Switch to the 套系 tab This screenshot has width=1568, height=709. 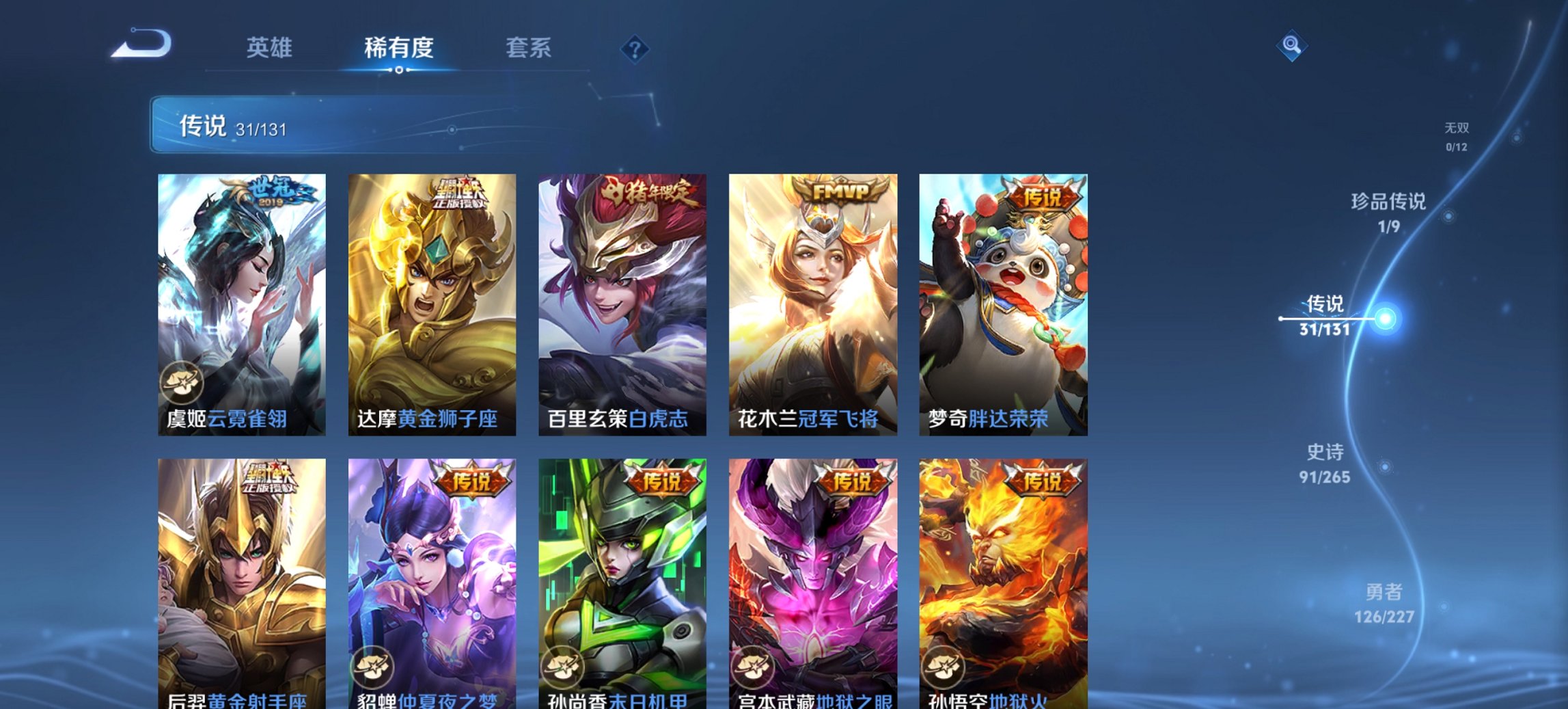528,48
